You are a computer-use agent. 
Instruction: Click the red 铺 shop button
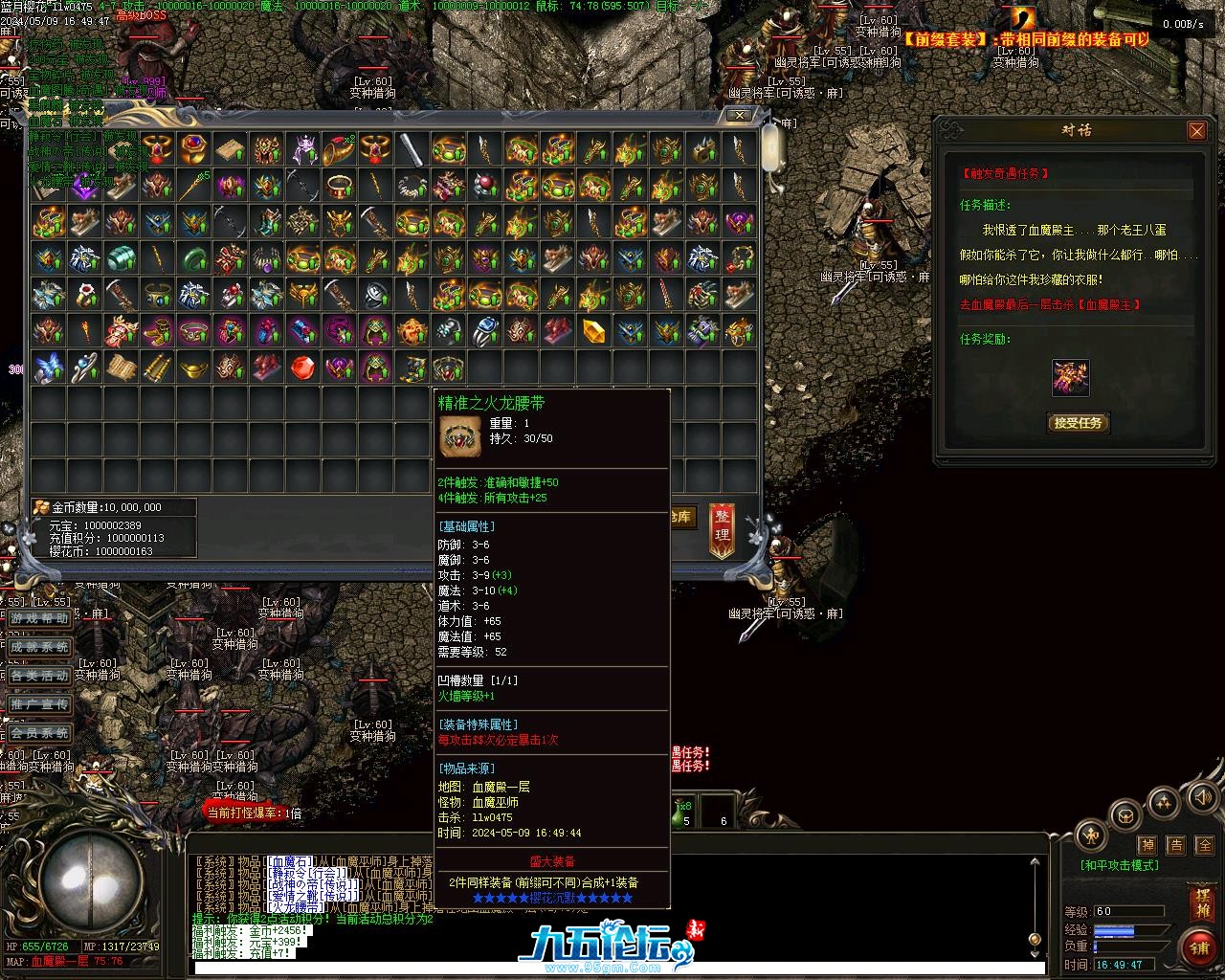1198,948
